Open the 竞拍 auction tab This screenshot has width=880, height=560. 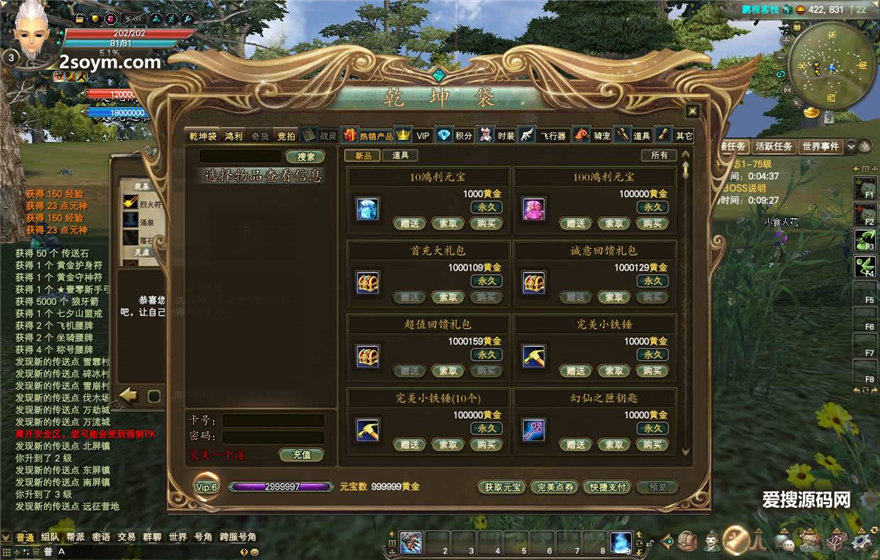coord(287,135)
